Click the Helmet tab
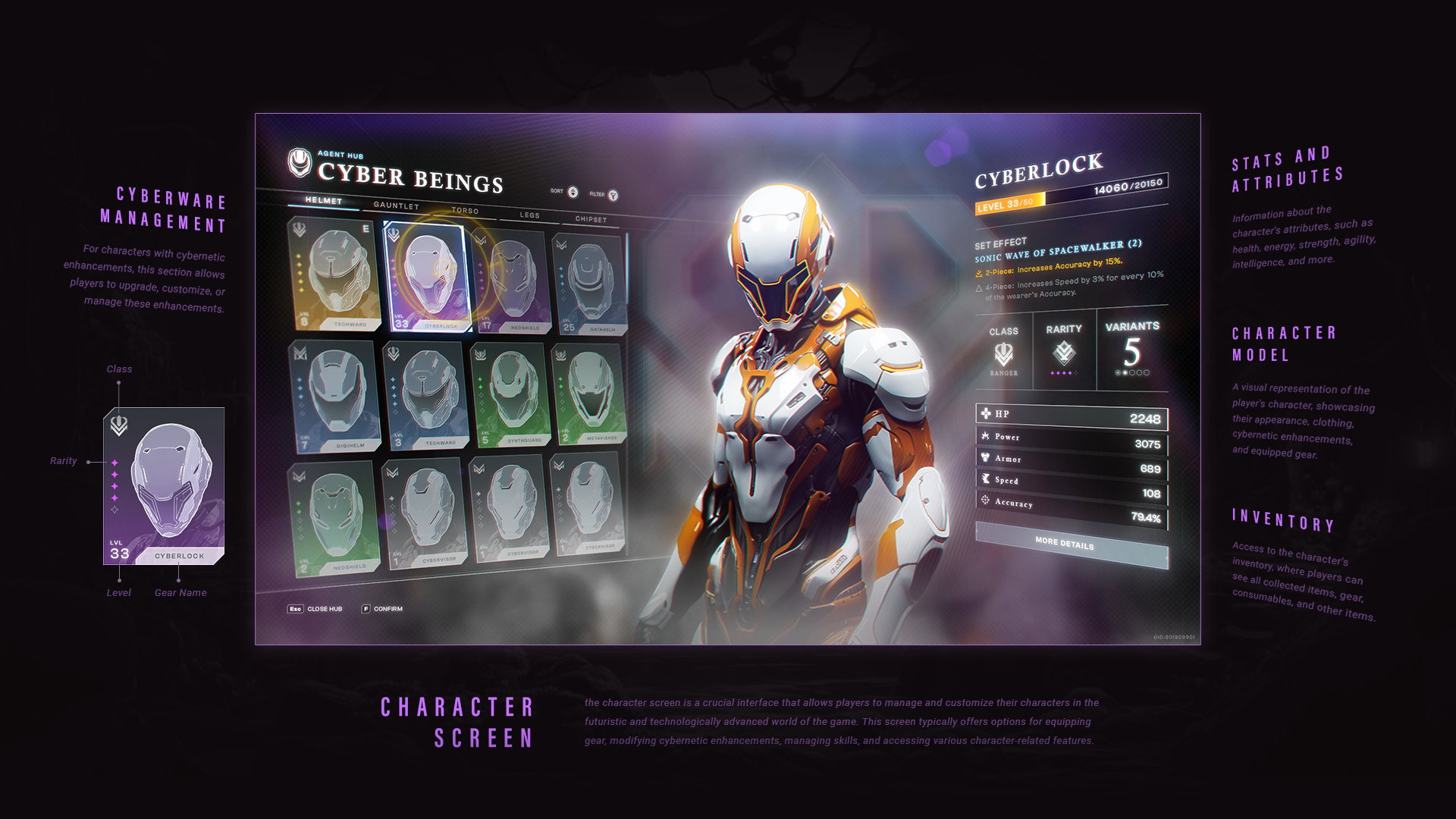Viewport: 1456px width, 819px height. [324, 201]
